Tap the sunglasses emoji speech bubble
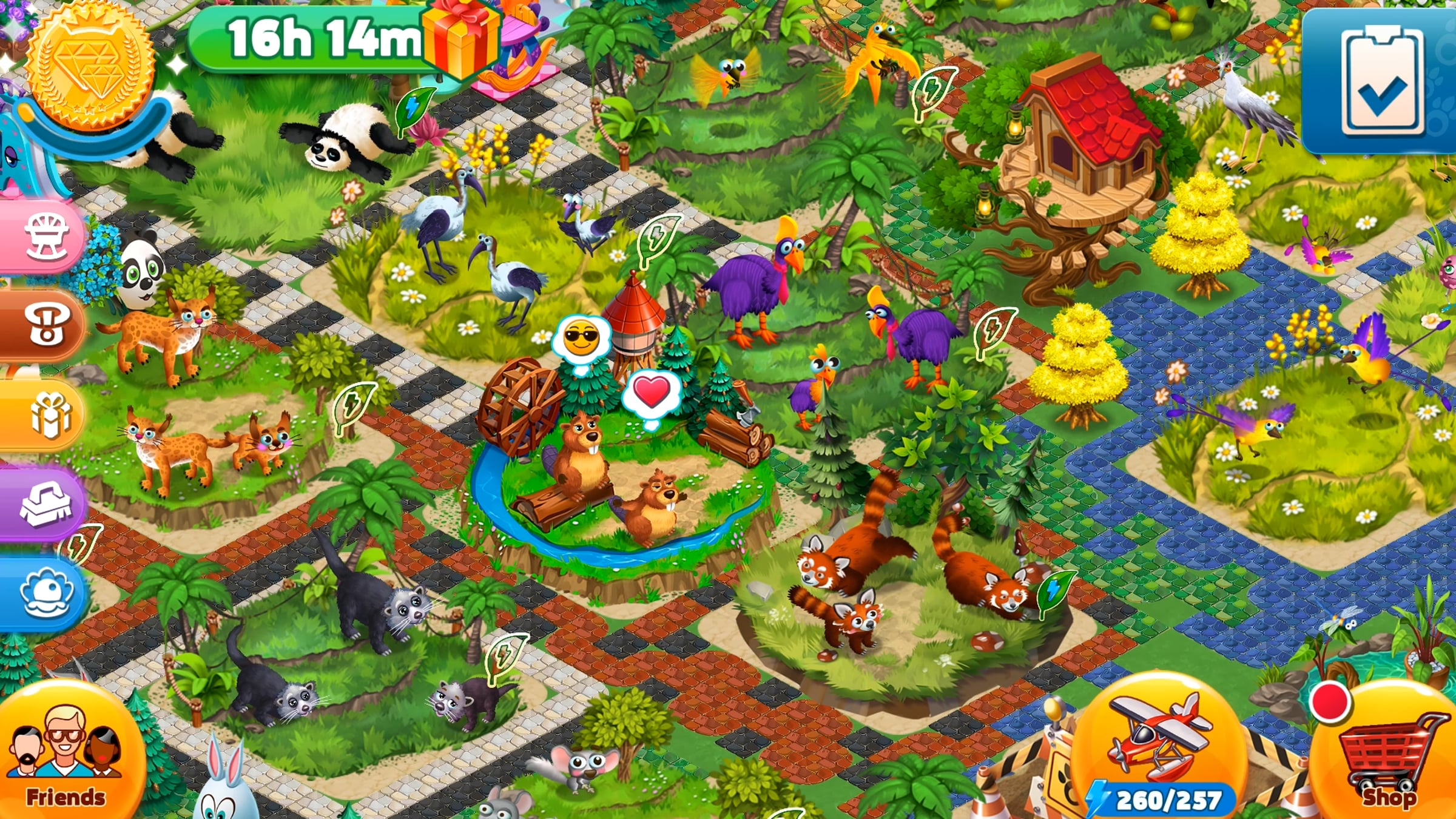1456x819 pixels. point(581,339)
